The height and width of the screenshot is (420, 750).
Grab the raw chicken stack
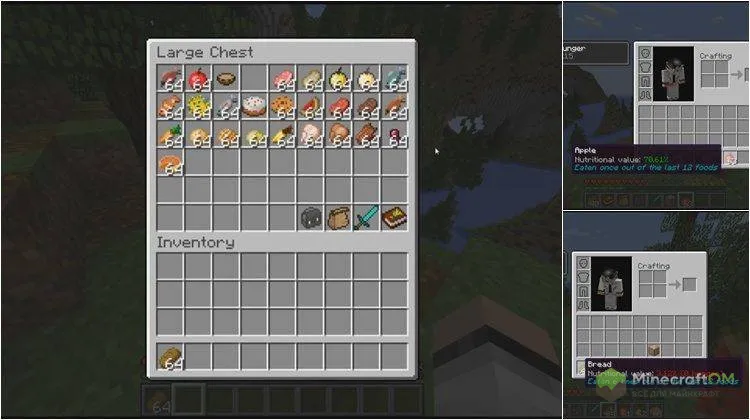click(x=310, y=135)
